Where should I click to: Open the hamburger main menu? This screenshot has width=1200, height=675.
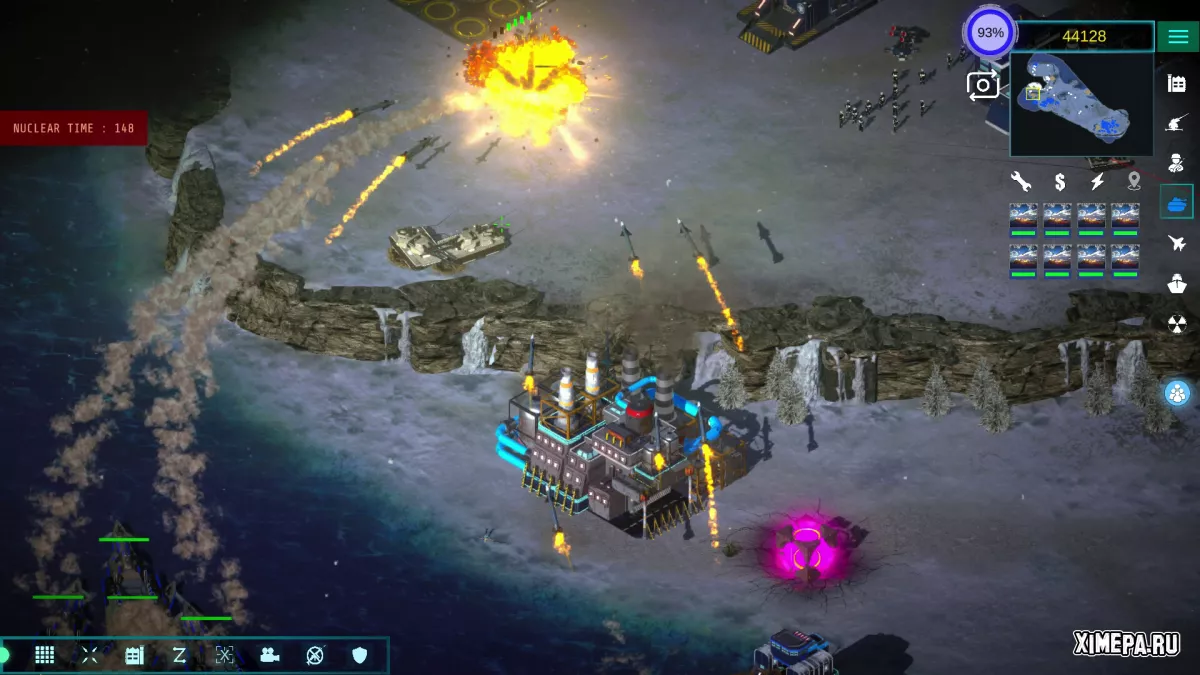[x=1175, y=36]
